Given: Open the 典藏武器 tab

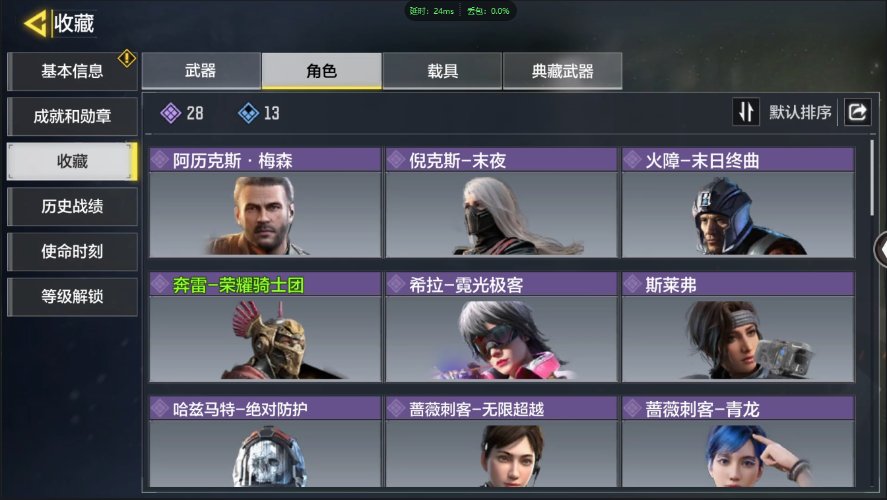Looking at the screenshot, I should pos(562,71).
